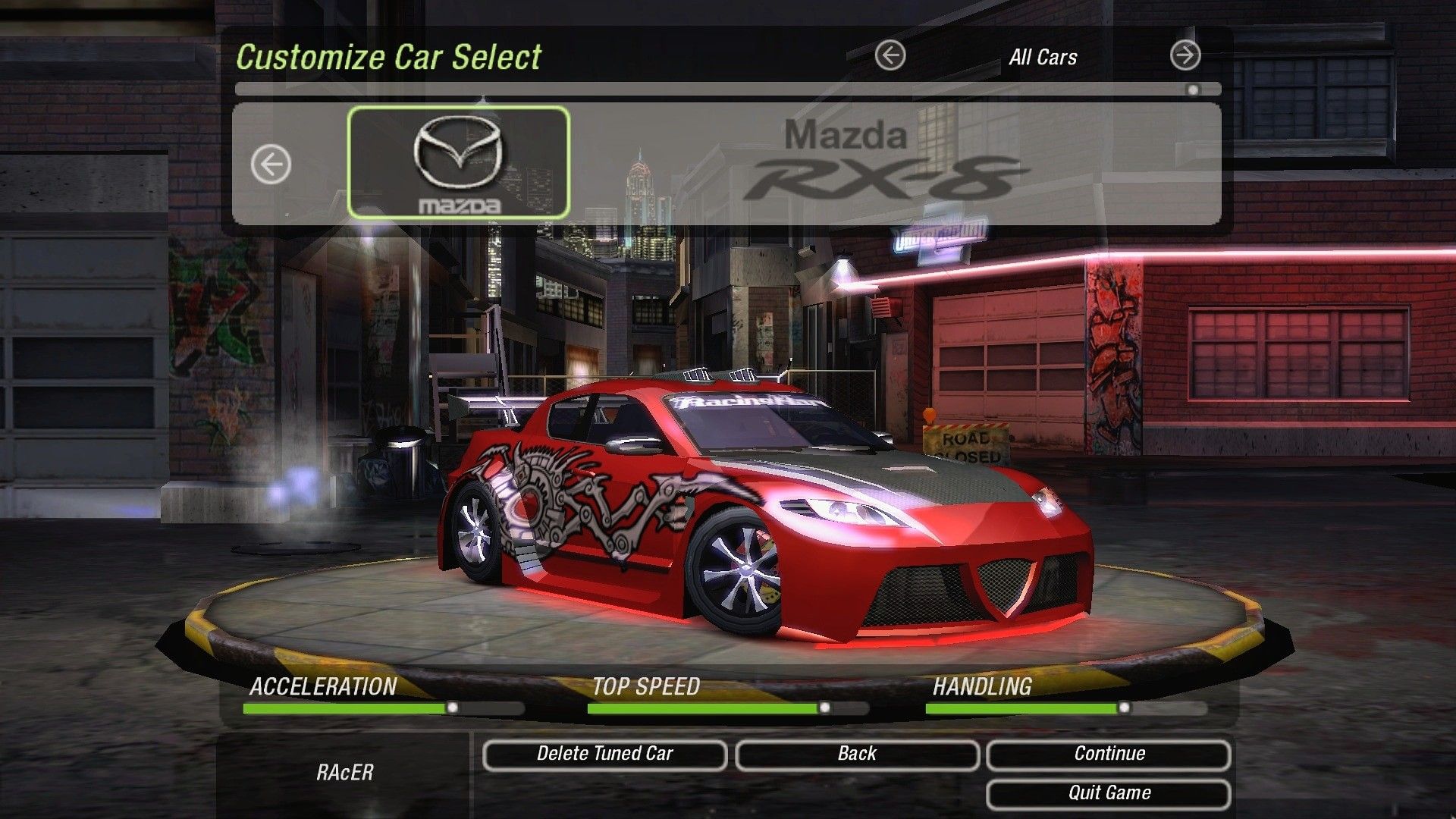Click the left circular arrow near All Cars
This screenshot has height=819, width=1456.
tap(891, 55)
